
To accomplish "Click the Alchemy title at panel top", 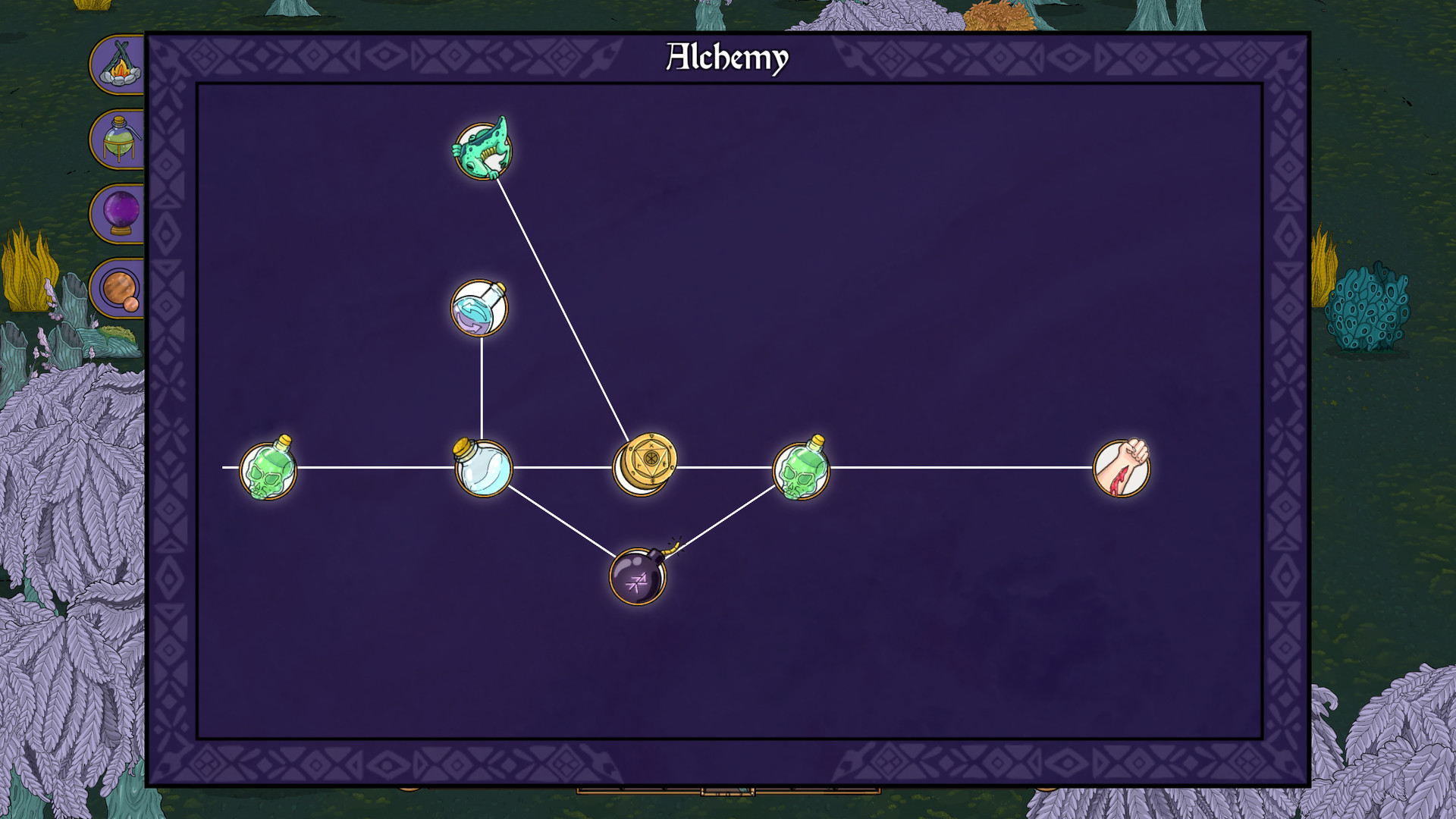I will [726, 57].
